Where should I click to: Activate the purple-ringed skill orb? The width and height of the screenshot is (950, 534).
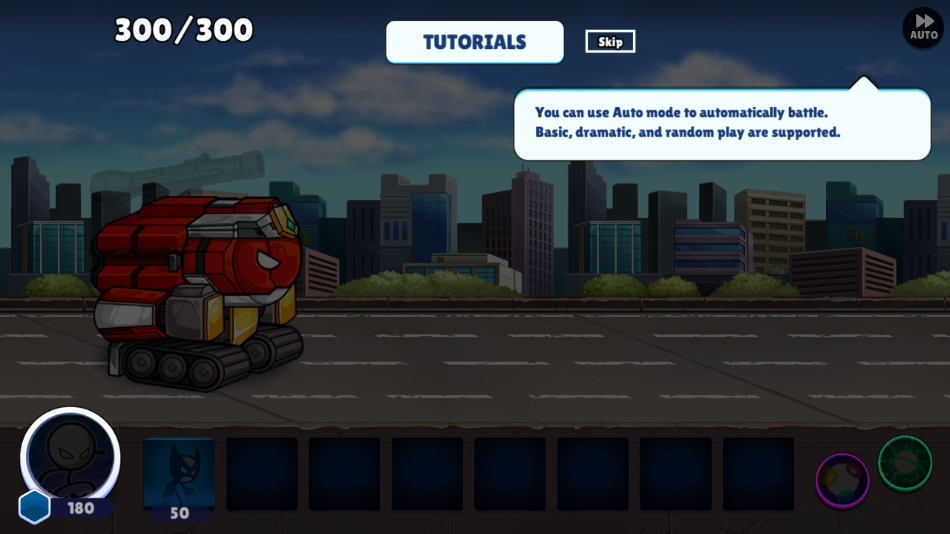click(842, 480)
